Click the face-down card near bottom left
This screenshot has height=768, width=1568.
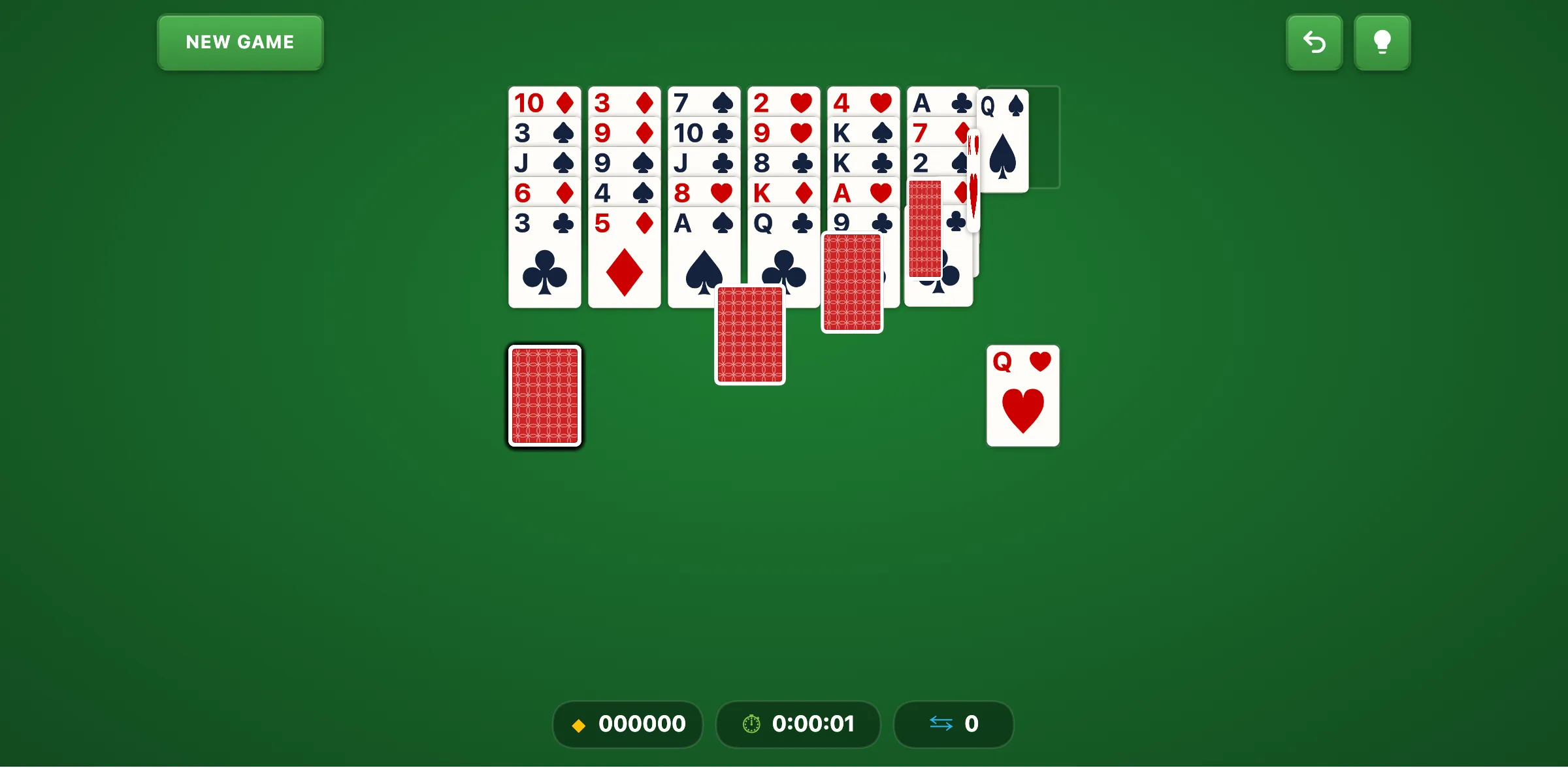544,396
